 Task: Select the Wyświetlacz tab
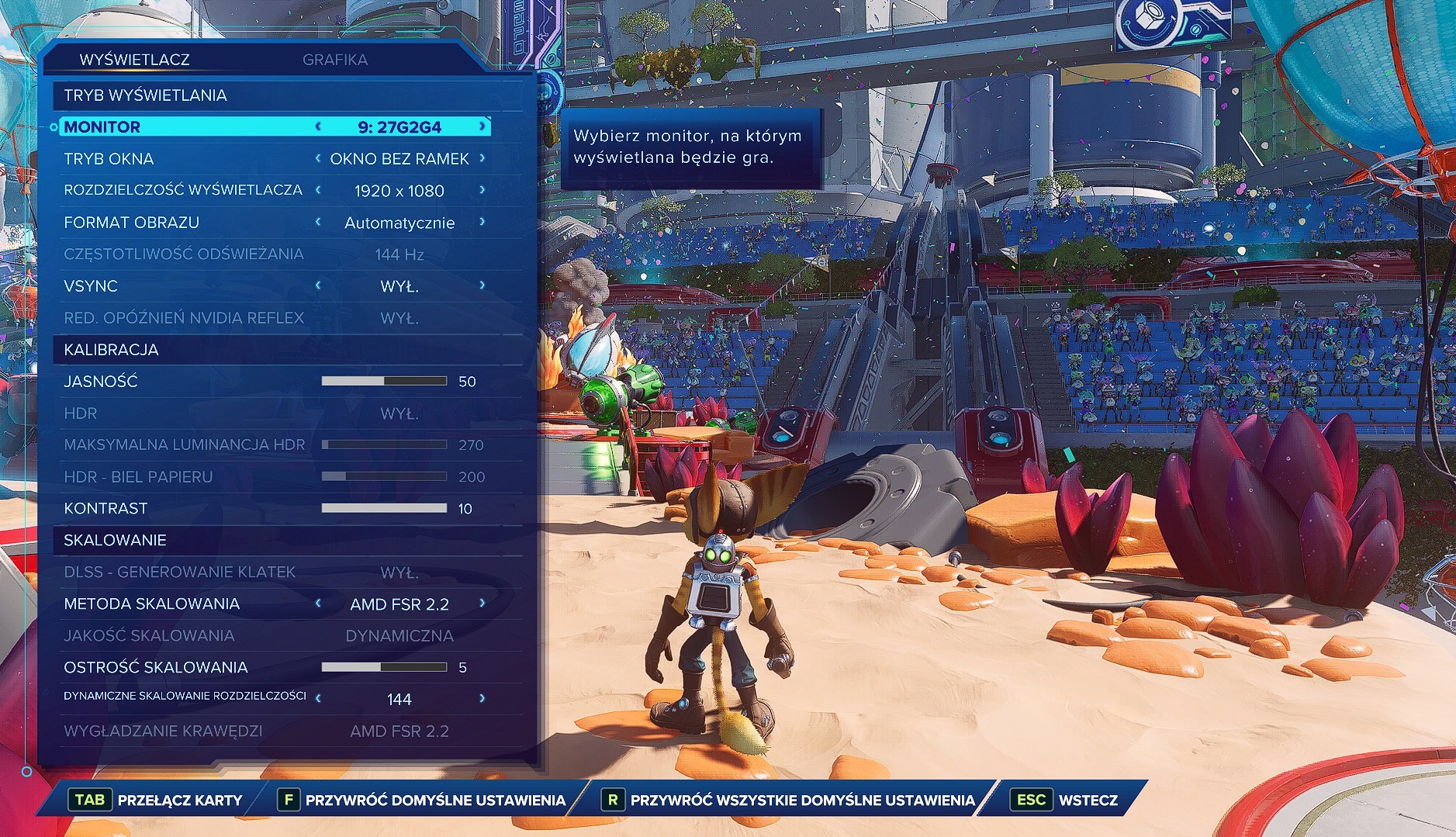click(x=134, y=60)
